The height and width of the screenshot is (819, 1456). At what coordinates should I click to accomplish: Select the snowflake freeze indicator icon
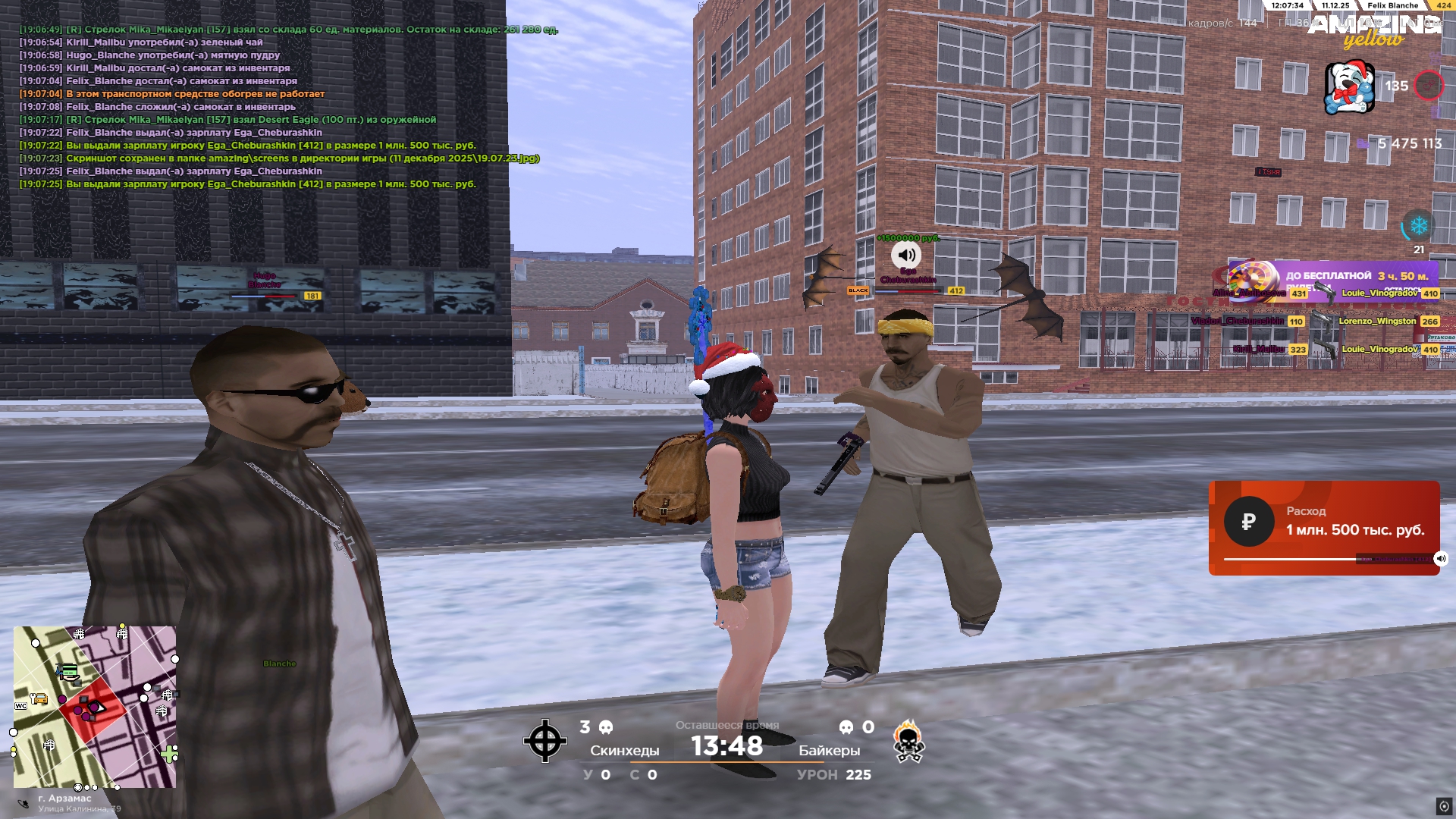1418,226
